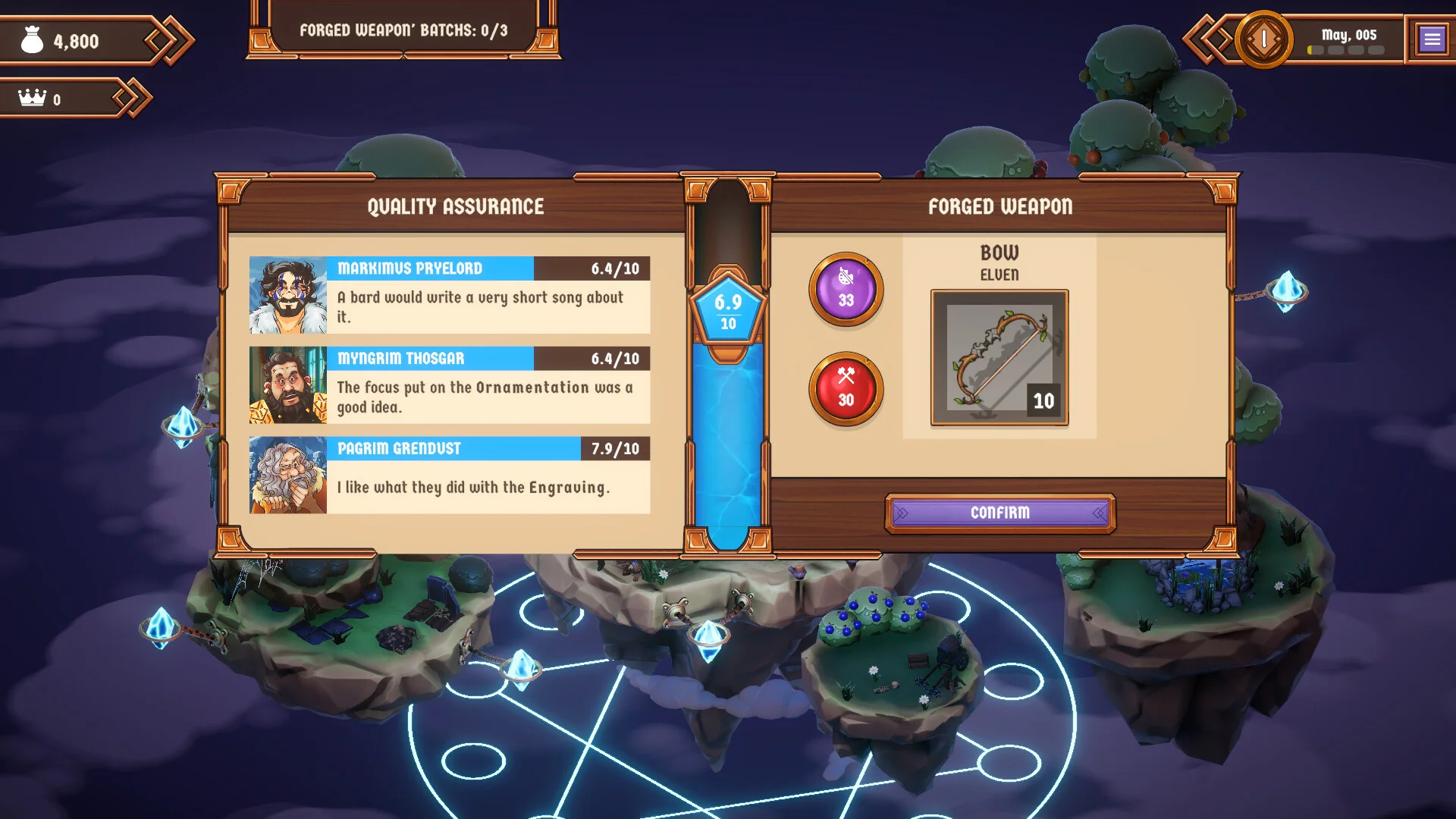Click the Elven Bow weapon thumbnail
Viewport: 1456px width, 819px height.
[999, 357]
